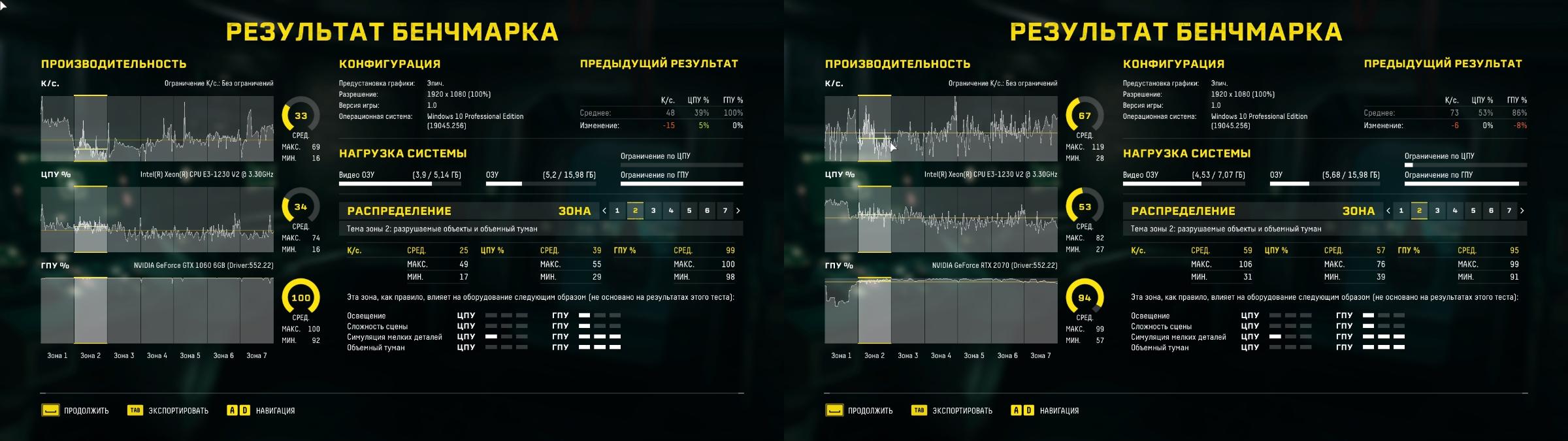The width and height of the screenshot is (1568, 441).
Task: Click previous-zone arrow in RTX 2070 result
Action: point(1388,210)
